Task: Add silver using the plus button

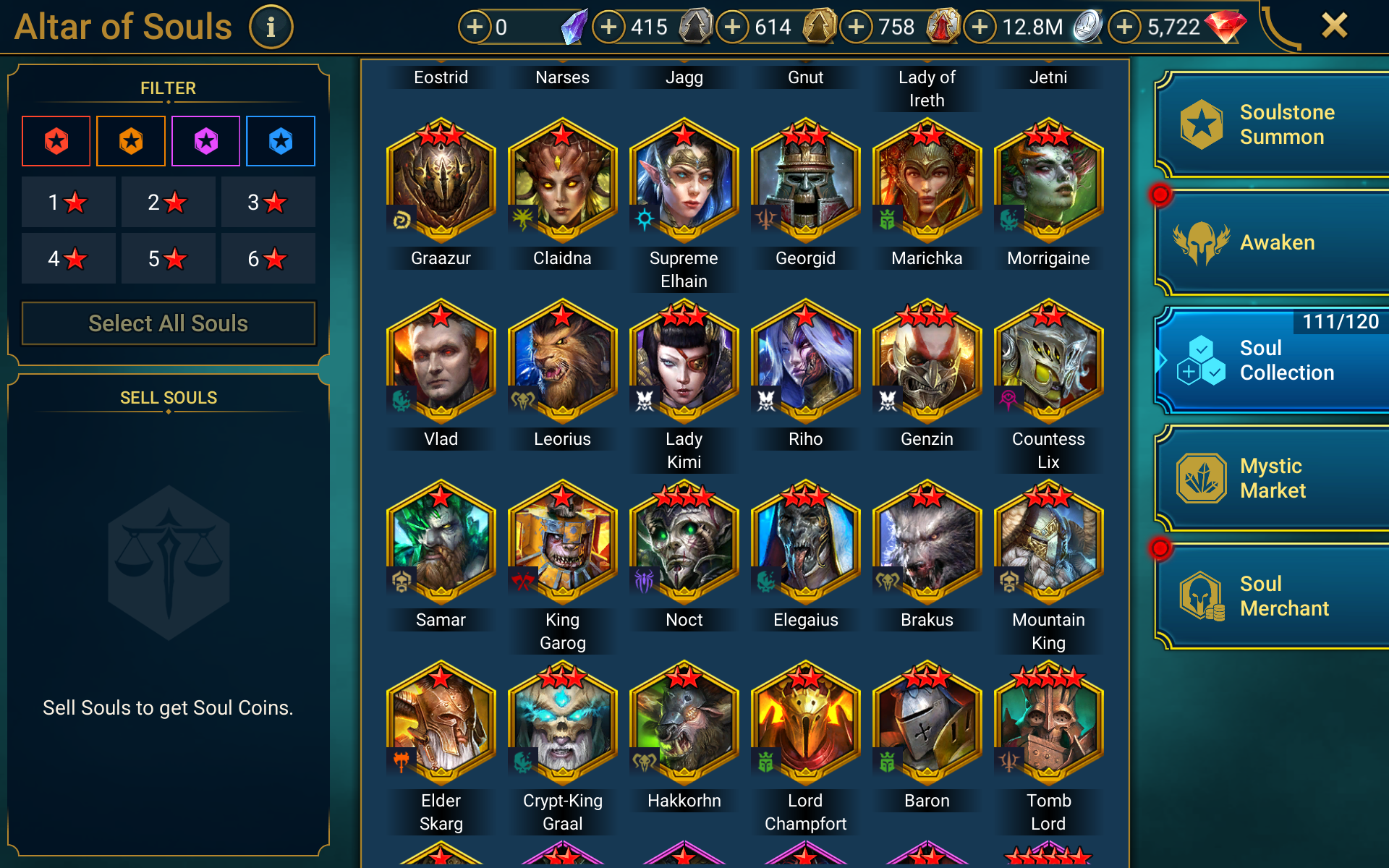Action: (980, 27)
